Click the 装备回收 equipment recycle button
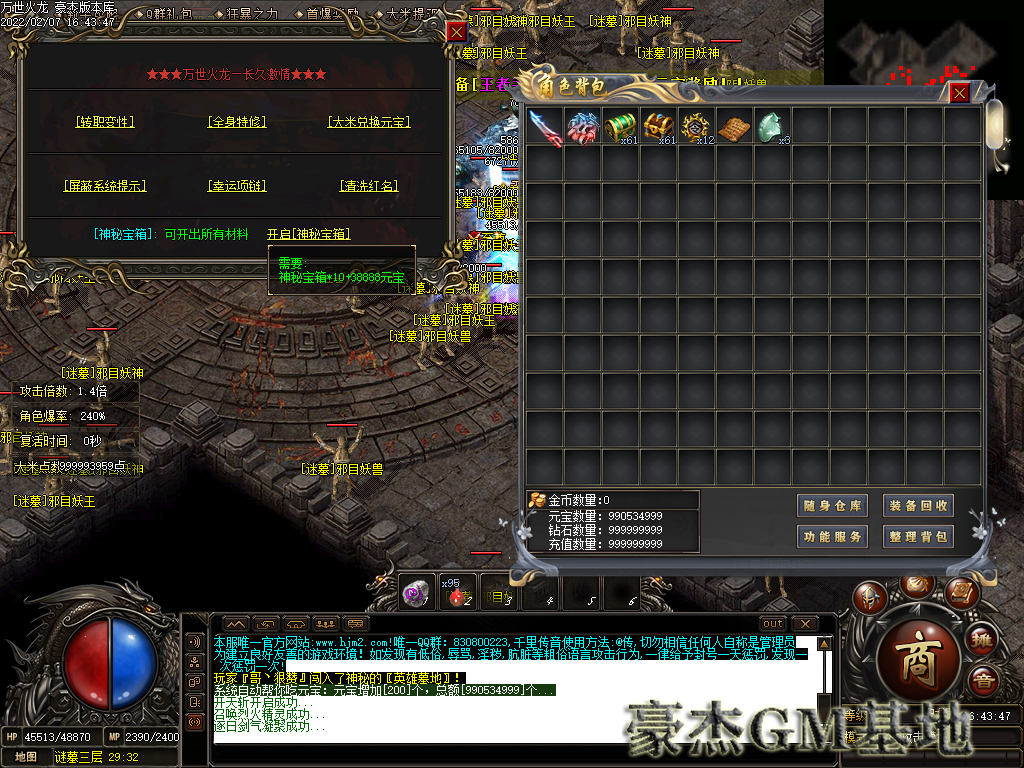The height and width of the screenshot is (768, 1024). point(917,506)
